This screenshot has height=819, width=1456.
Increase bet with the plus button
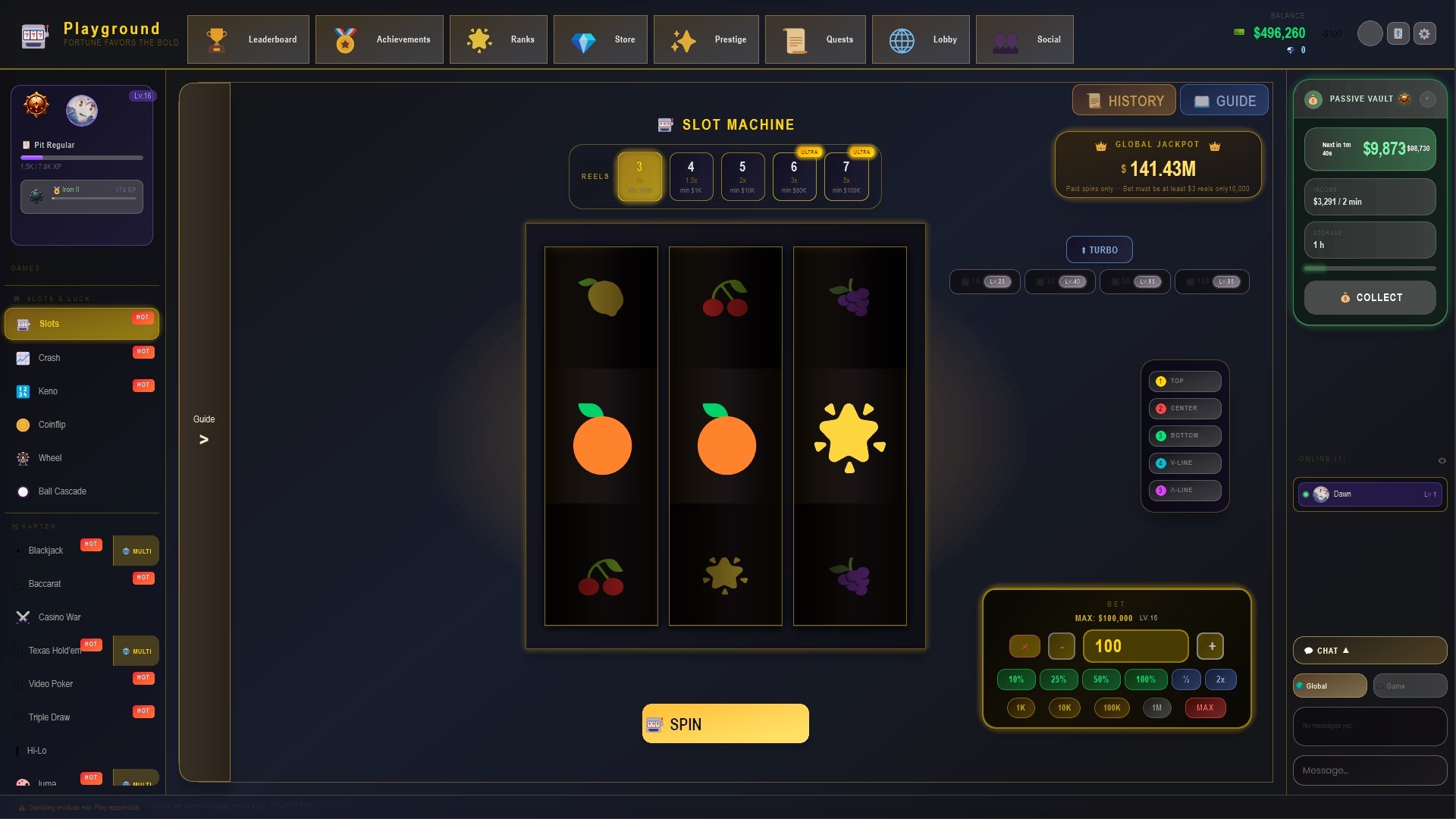(1211, 646)
